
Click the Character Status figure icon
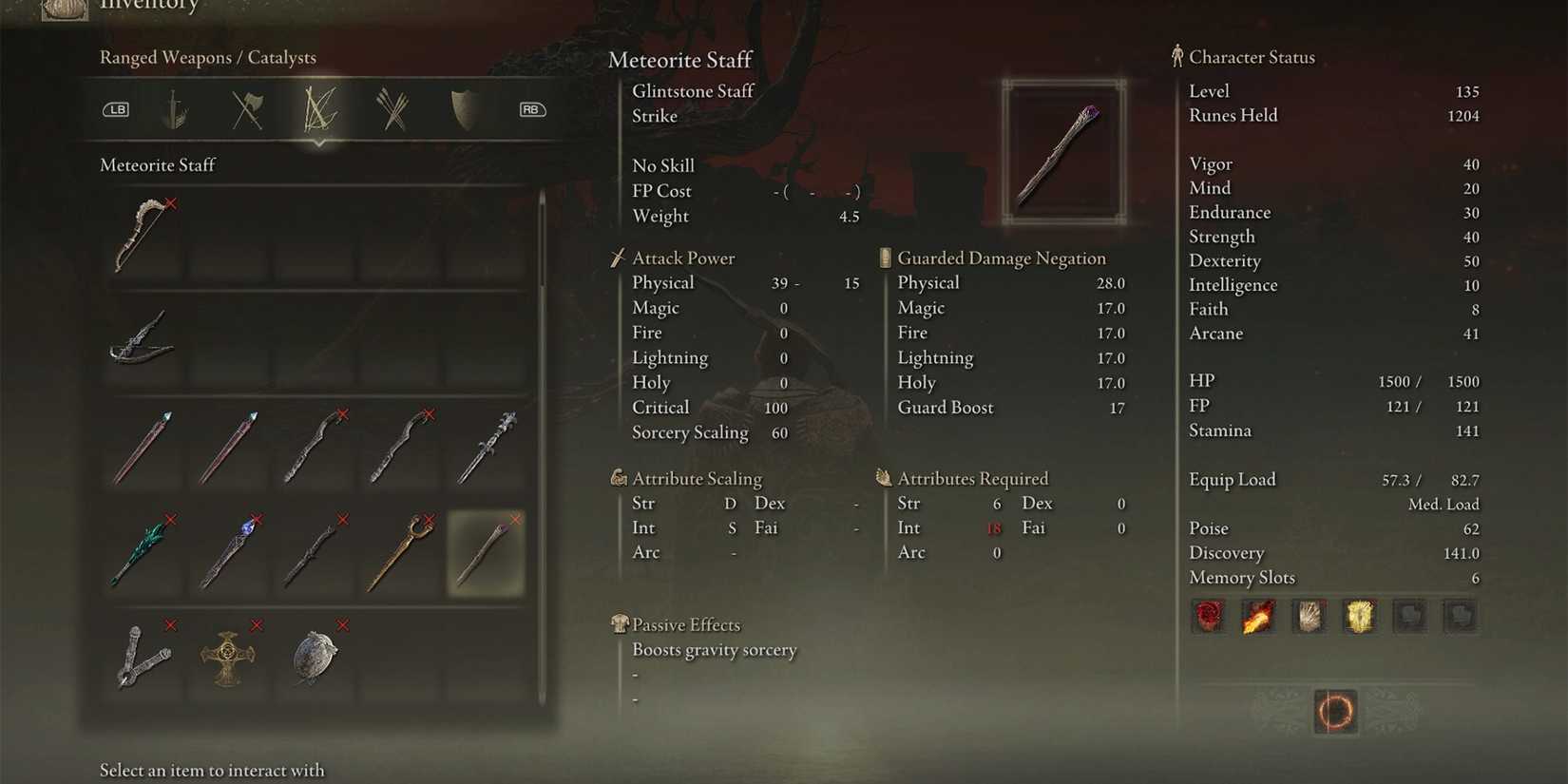[1176, 57]
